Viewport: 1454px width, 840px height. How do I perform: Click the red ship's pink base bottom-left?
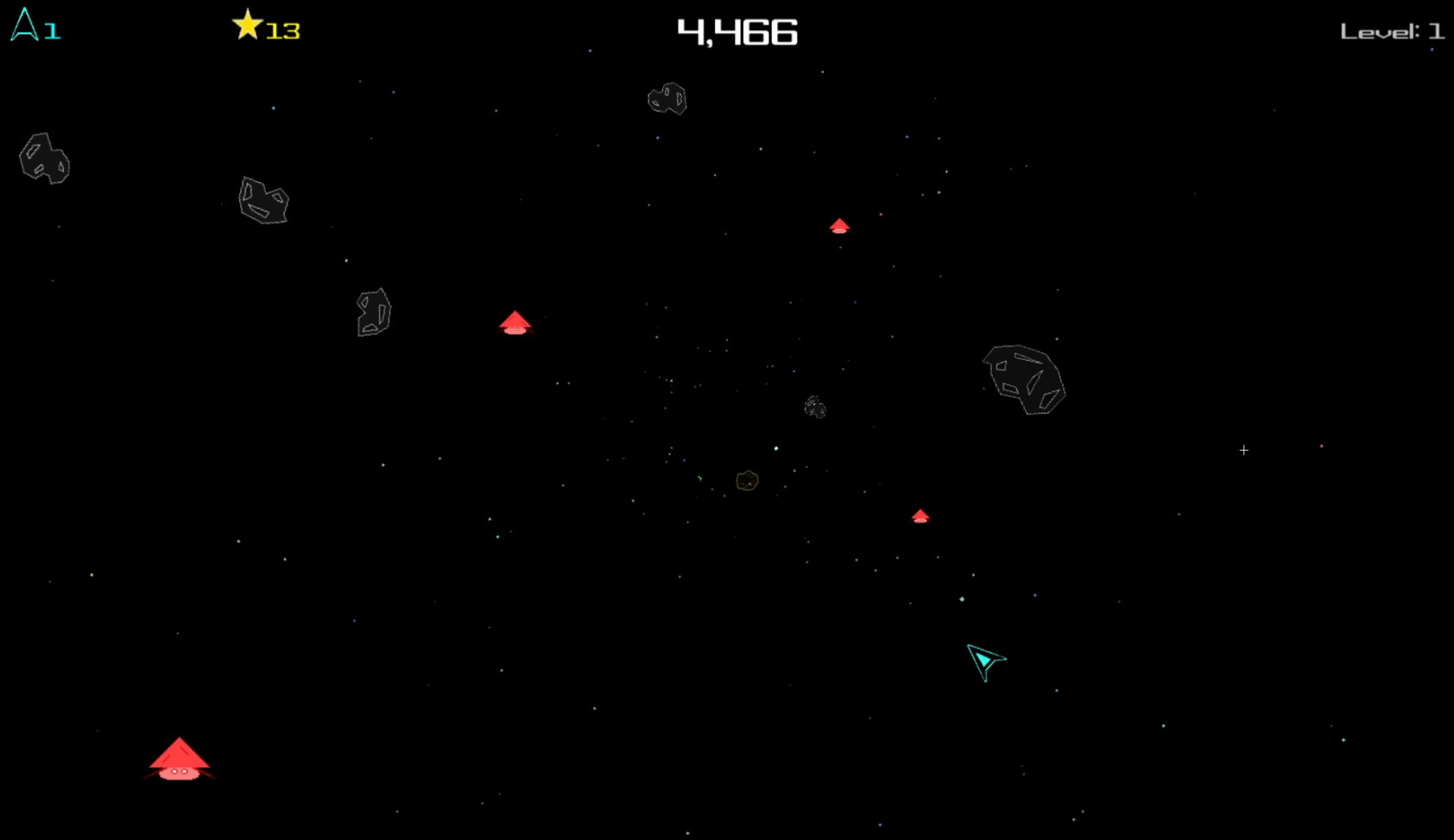pos(180,773)
